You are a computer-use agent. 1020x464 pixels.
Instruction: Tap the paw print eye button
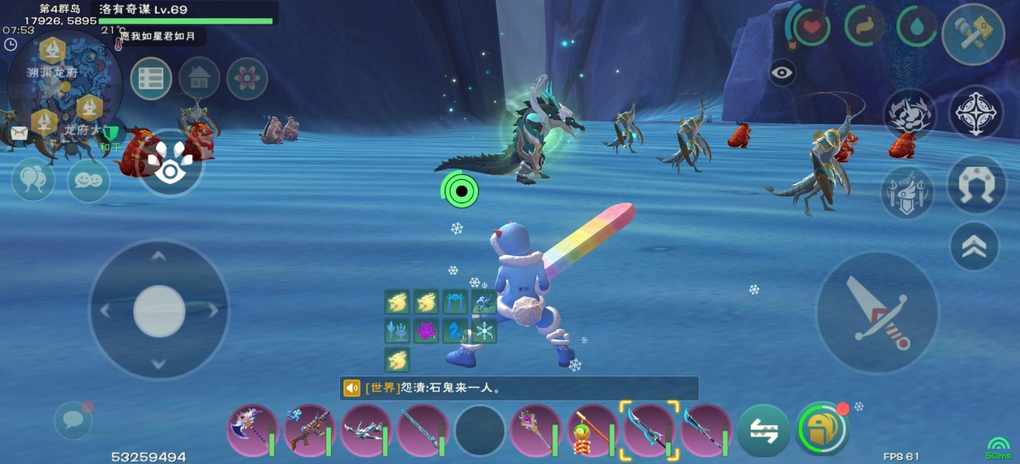tap(171, 164)
